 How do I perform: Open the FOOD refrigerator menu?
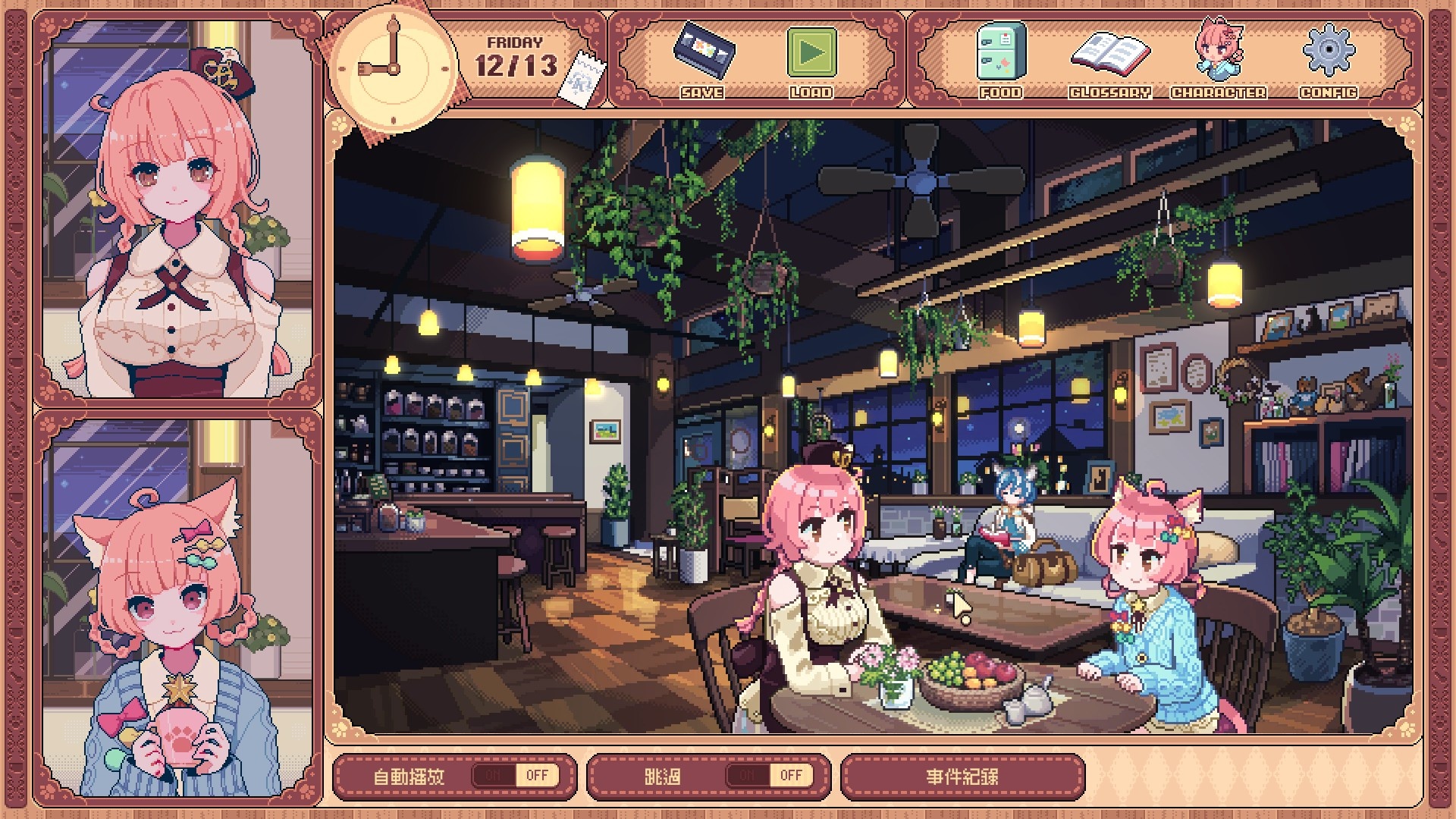1000,52
